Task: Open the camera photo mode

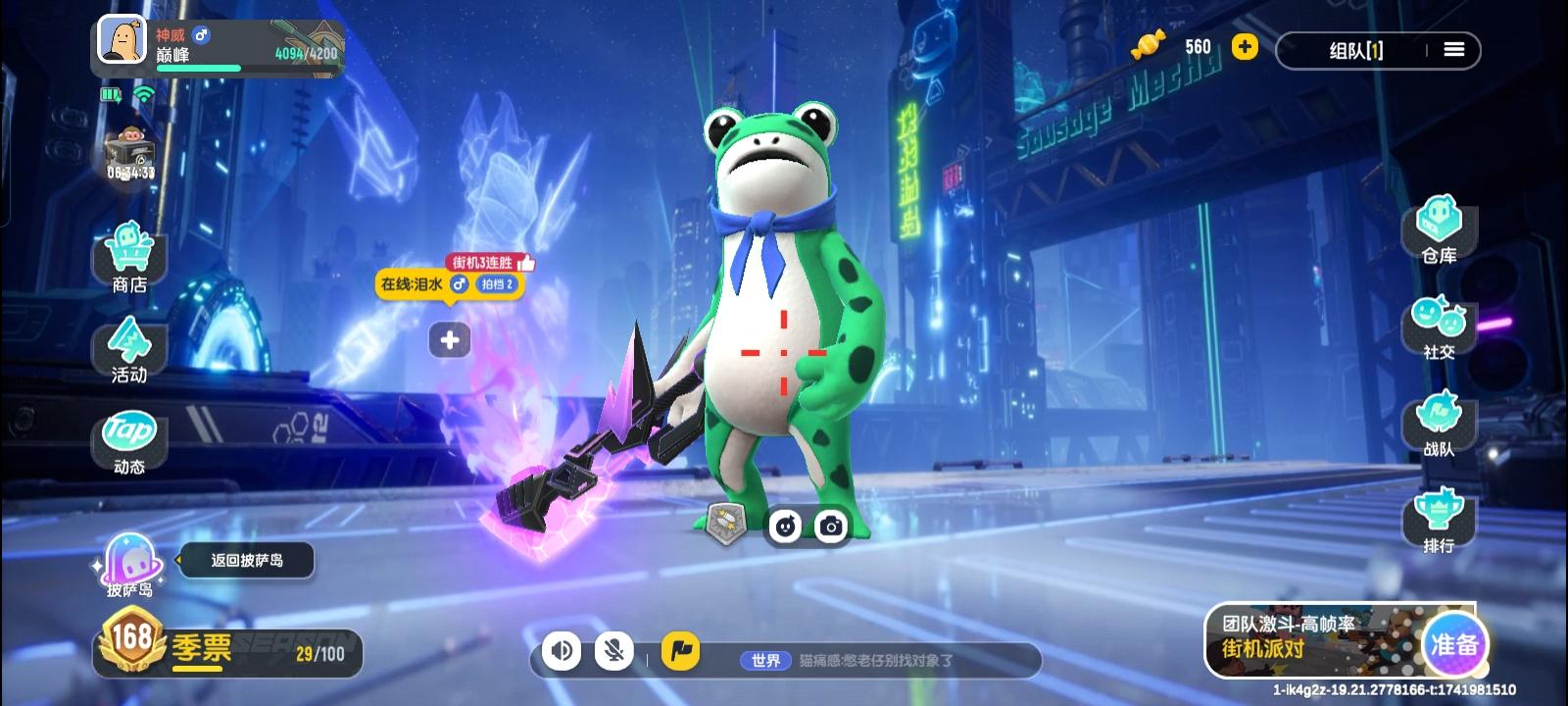Action: tap(831, 527)
